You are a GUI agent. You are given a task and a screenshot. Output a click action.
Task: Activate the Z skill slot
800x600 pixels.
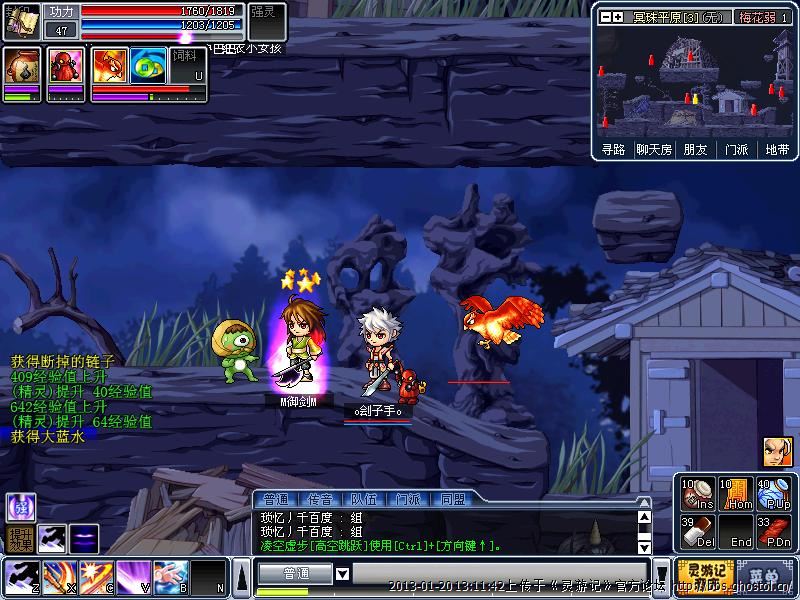click(x=19, y=576)
